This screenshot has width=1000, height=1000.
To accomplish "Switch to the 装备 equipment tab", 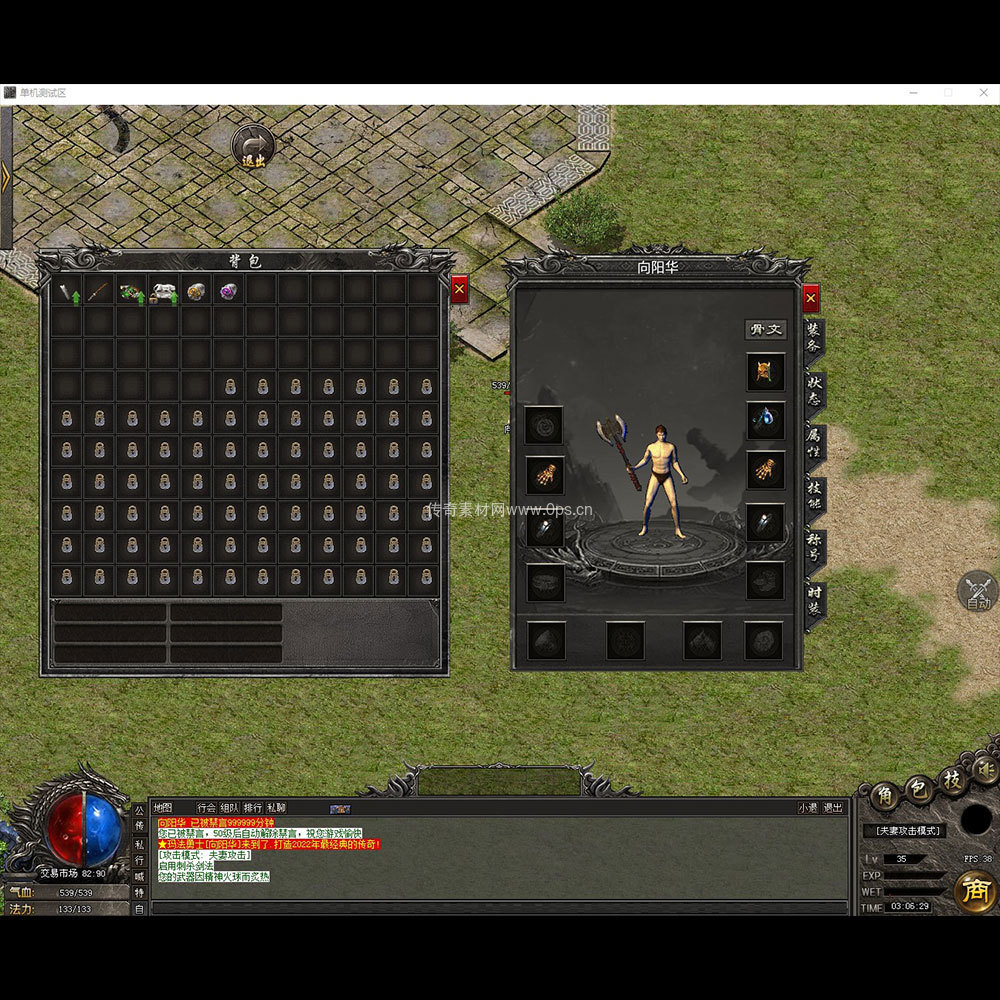I will coord(814,336).
